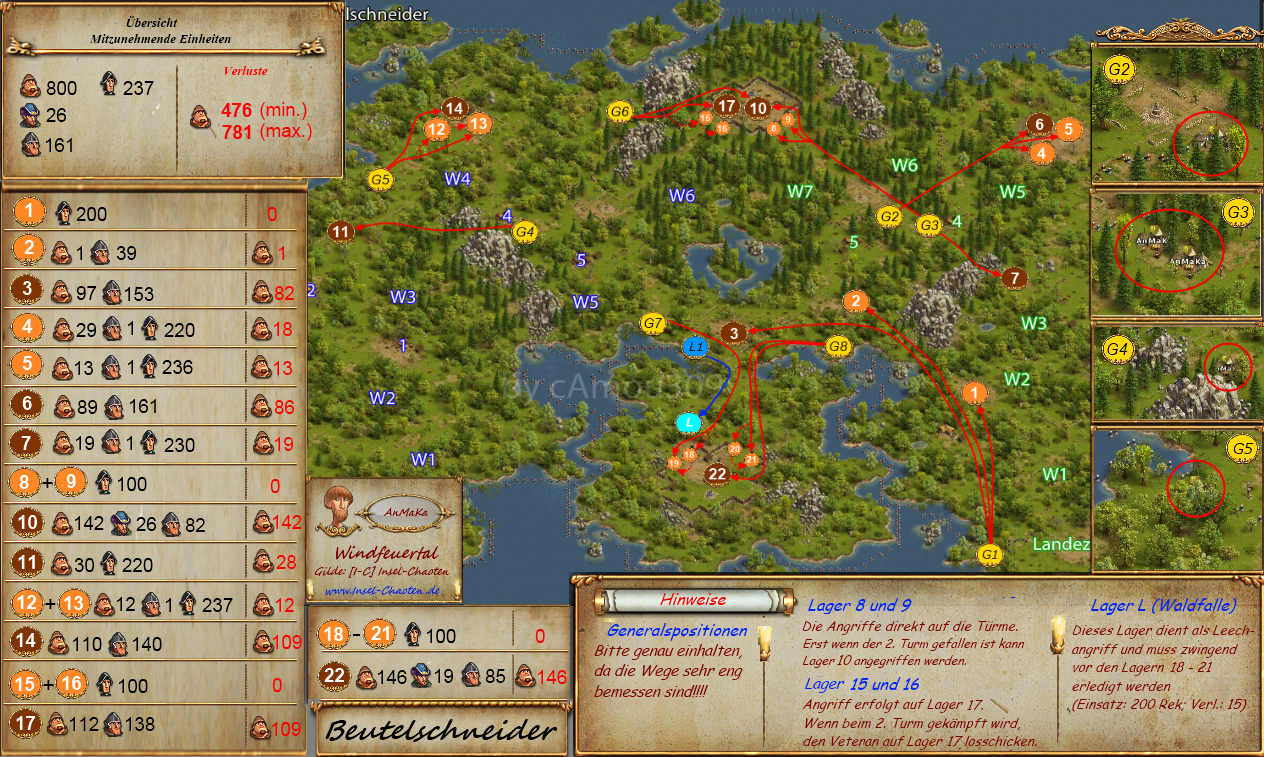Select the yellow G1 general marker
1264x757 pixels.
pyautogui.click(x=989, y=554)
